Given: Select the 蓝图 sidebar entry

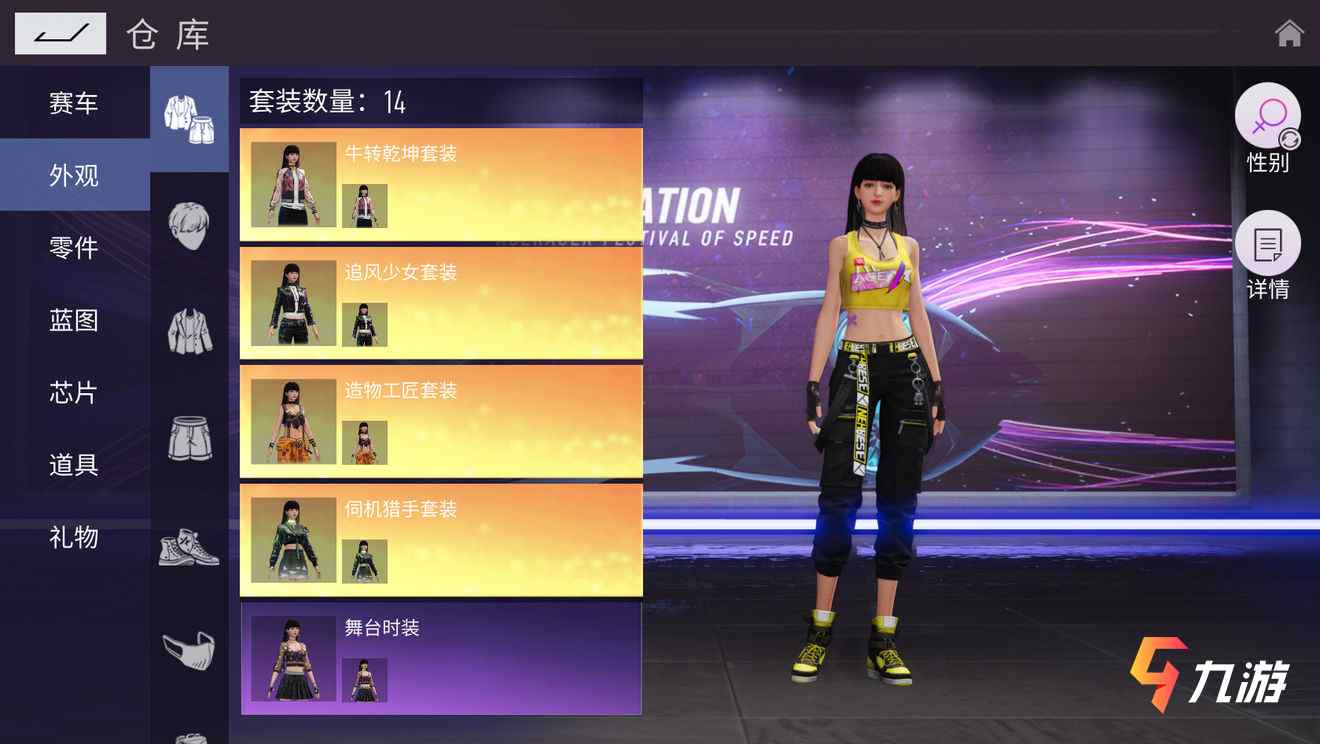Looking at the screenshot, I should (72, 320).
